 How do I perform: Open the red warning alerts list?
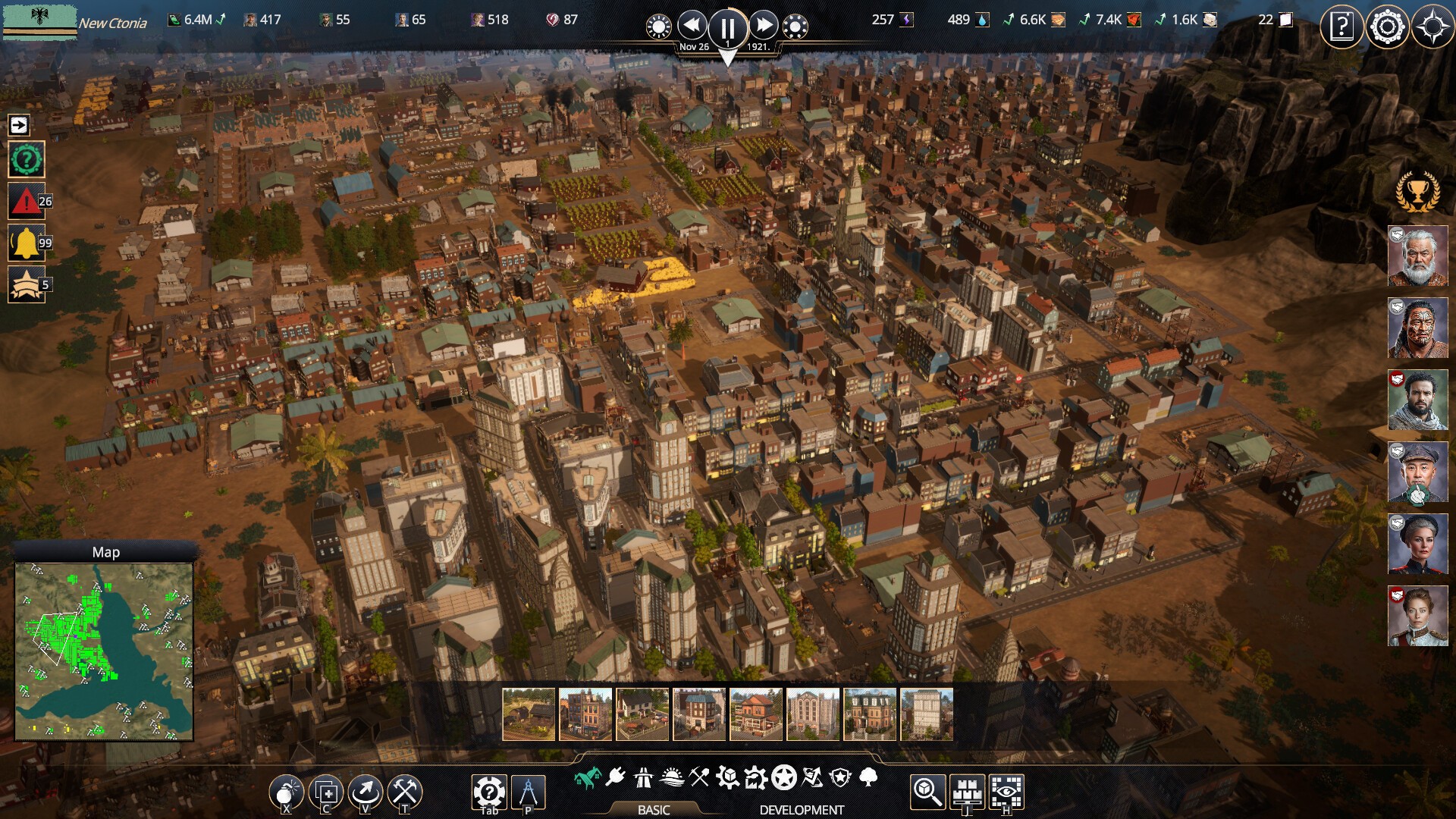26,202
